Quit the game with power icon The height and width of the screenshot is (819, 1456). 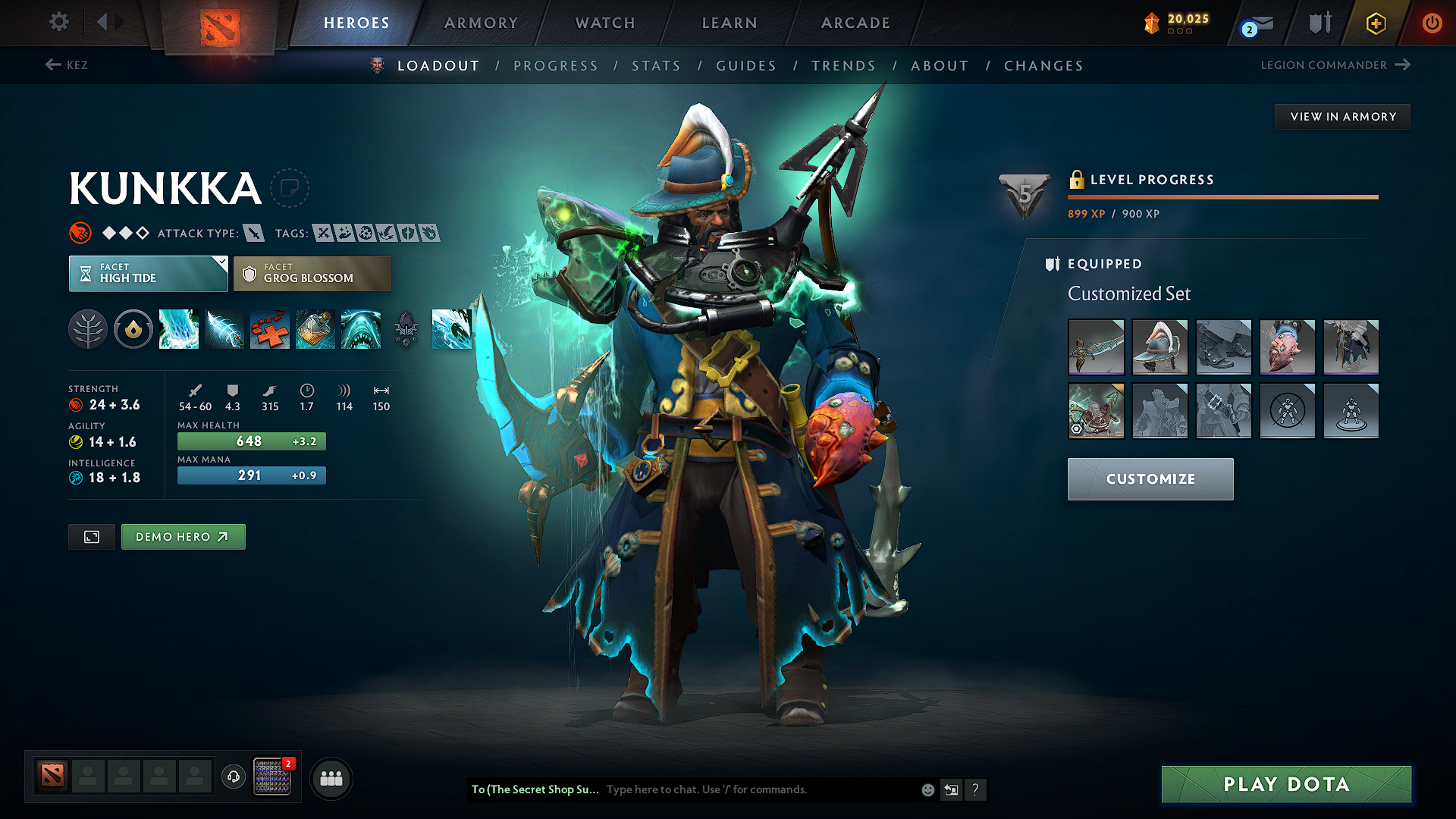pos(1432,23)
